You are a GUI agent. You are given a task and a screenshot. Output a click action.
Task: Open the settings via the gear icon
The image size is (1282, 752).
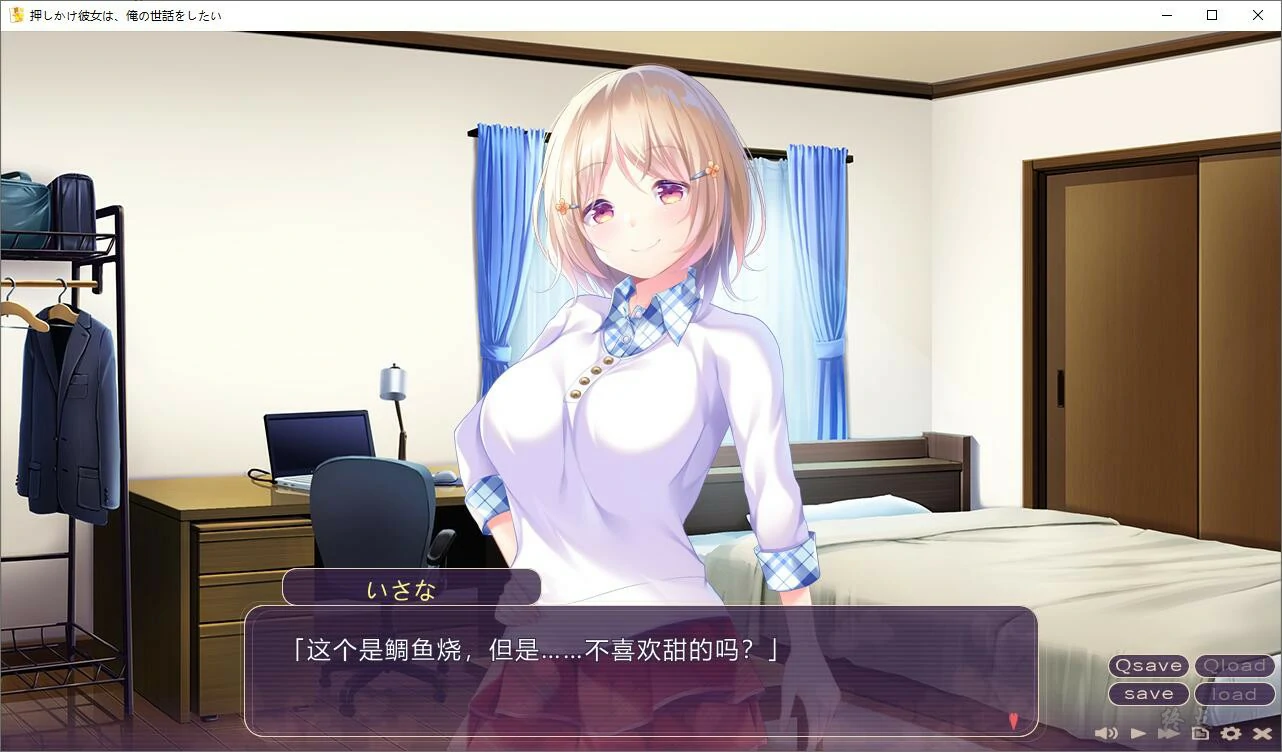(1229, 732)
